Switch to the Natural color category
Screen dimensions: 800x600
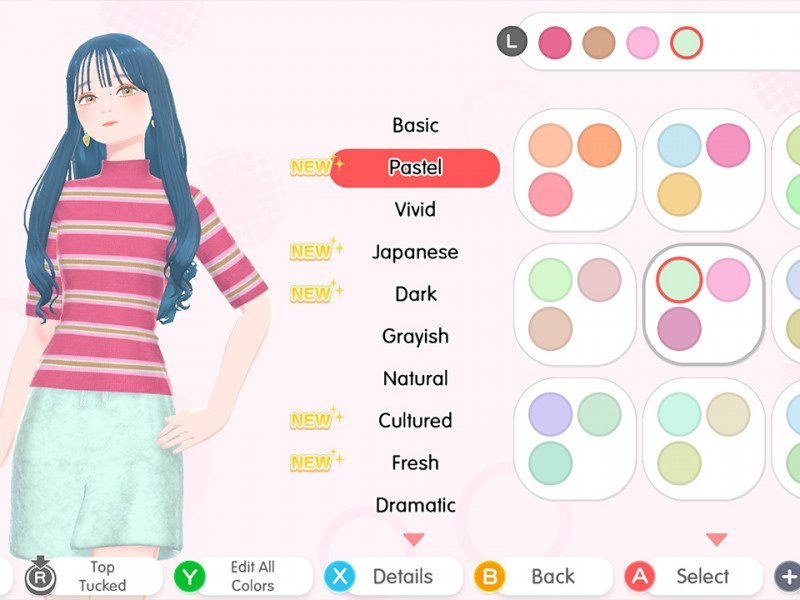[x=415, y=378]
